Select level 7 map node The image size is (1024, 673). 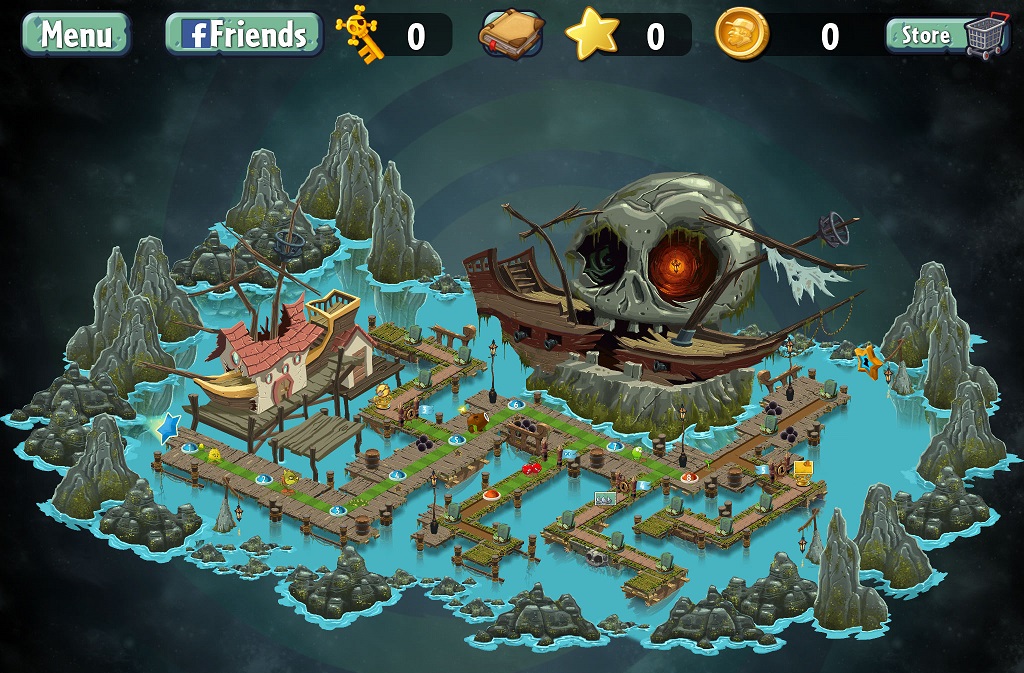(x=614, y=446)
